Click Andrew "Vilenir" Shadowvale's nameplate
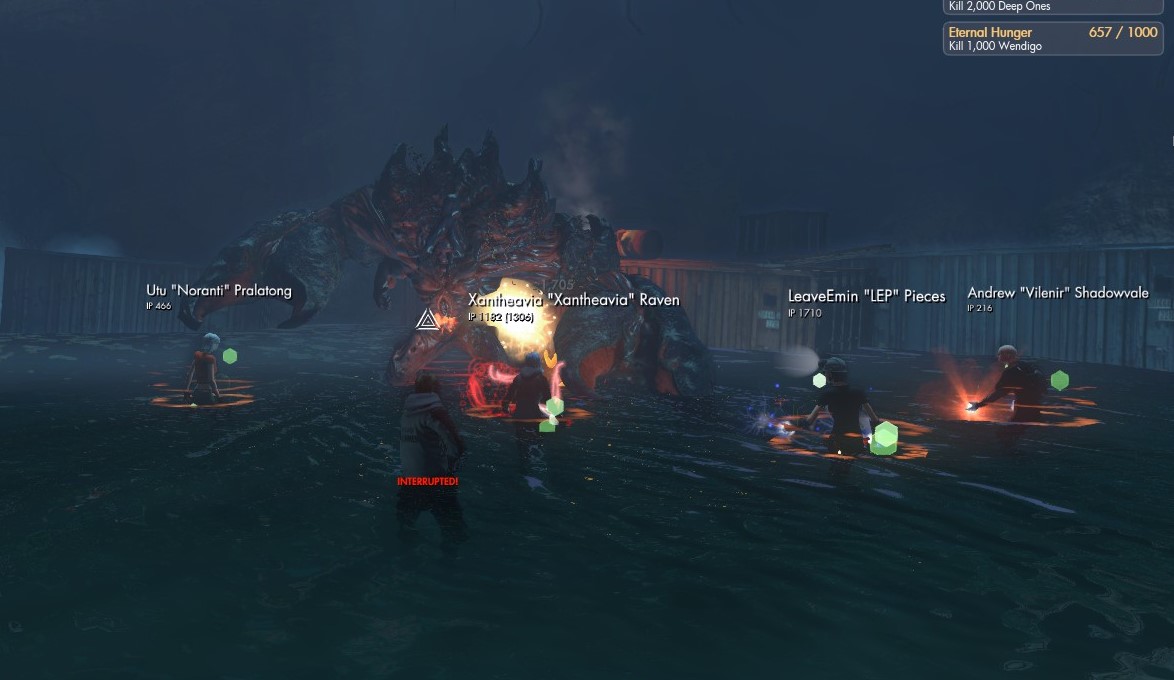 coord(1057,293)
